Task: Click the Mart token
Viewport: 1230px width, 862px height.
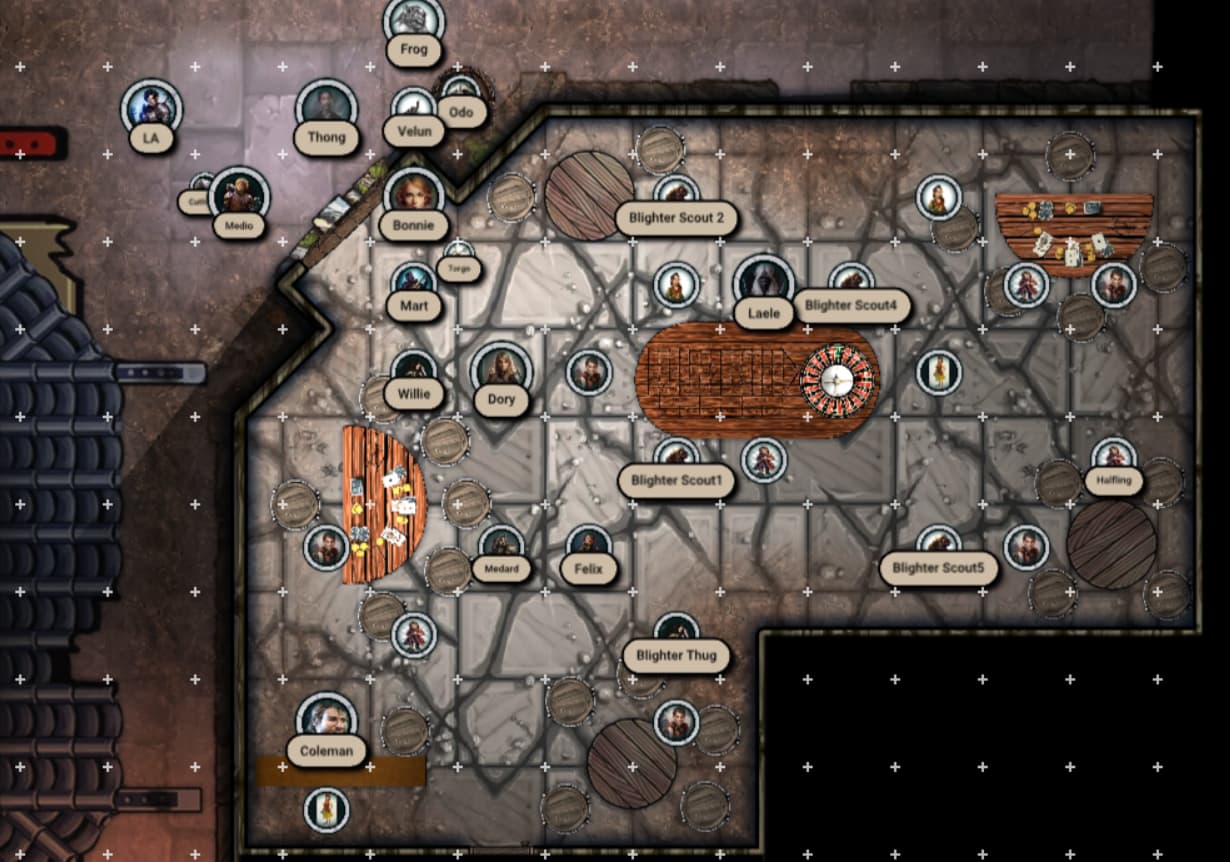Action: click(x=414, y=284)
